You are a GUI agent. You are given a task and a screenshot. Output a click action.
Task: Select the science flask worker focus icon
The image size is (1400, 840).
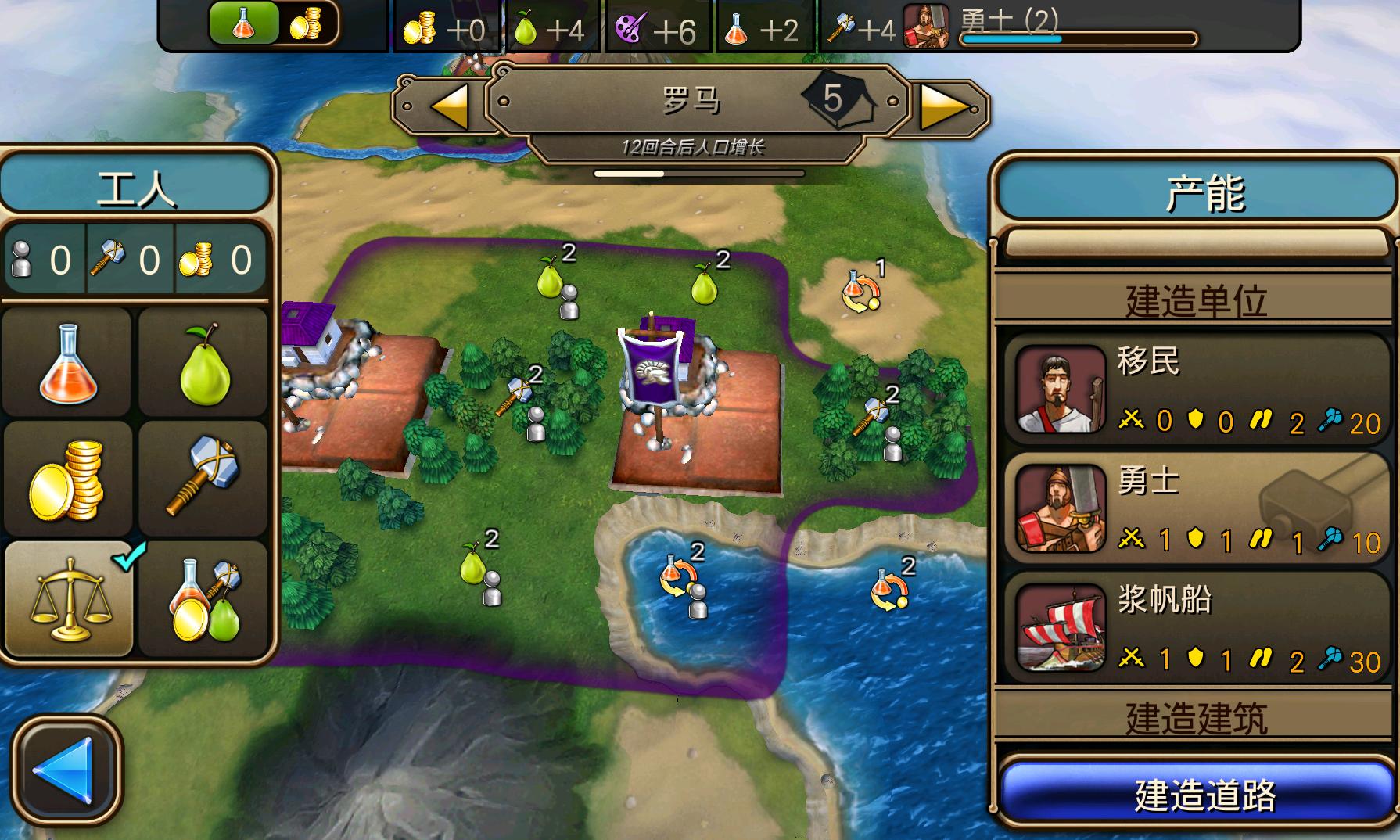click(x=66, y=361)
